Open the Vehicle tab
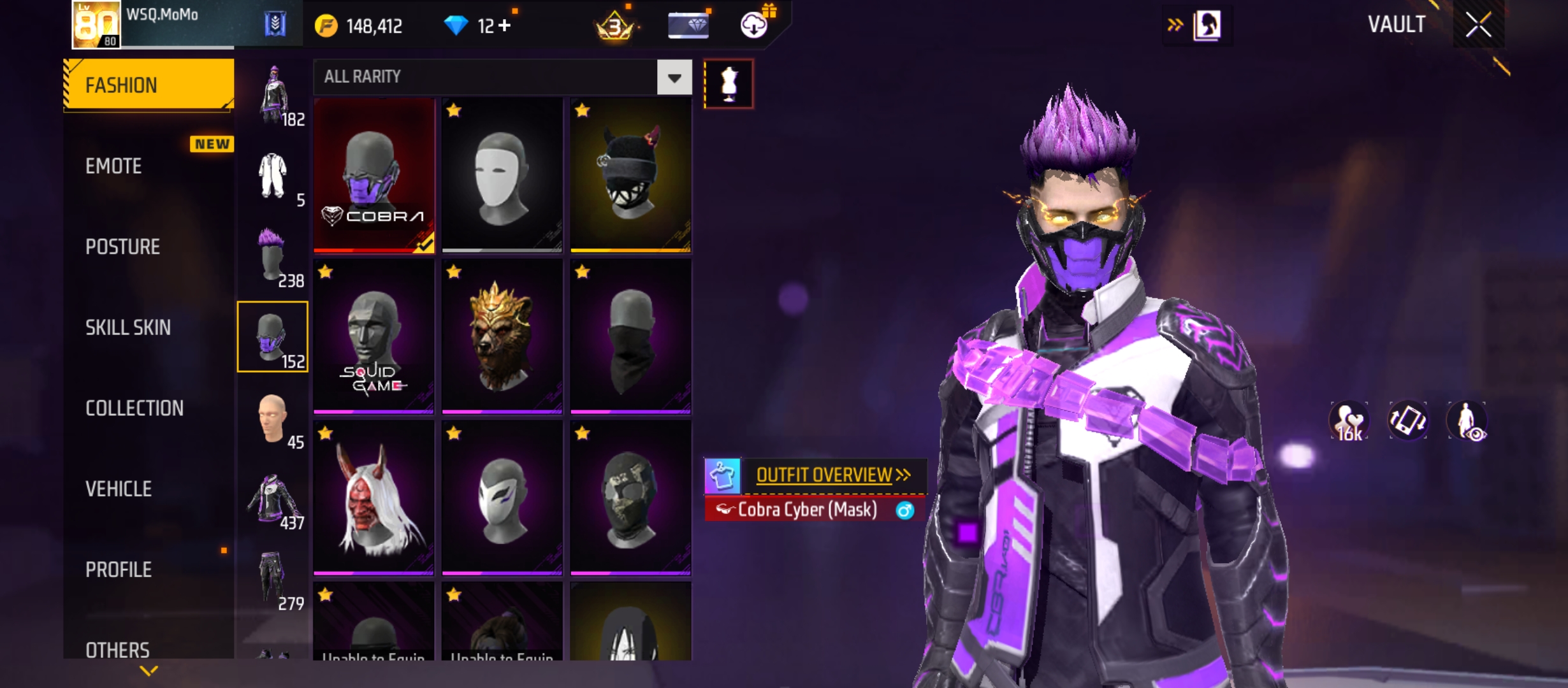1568x688 pixels. (x=119, y=489)
